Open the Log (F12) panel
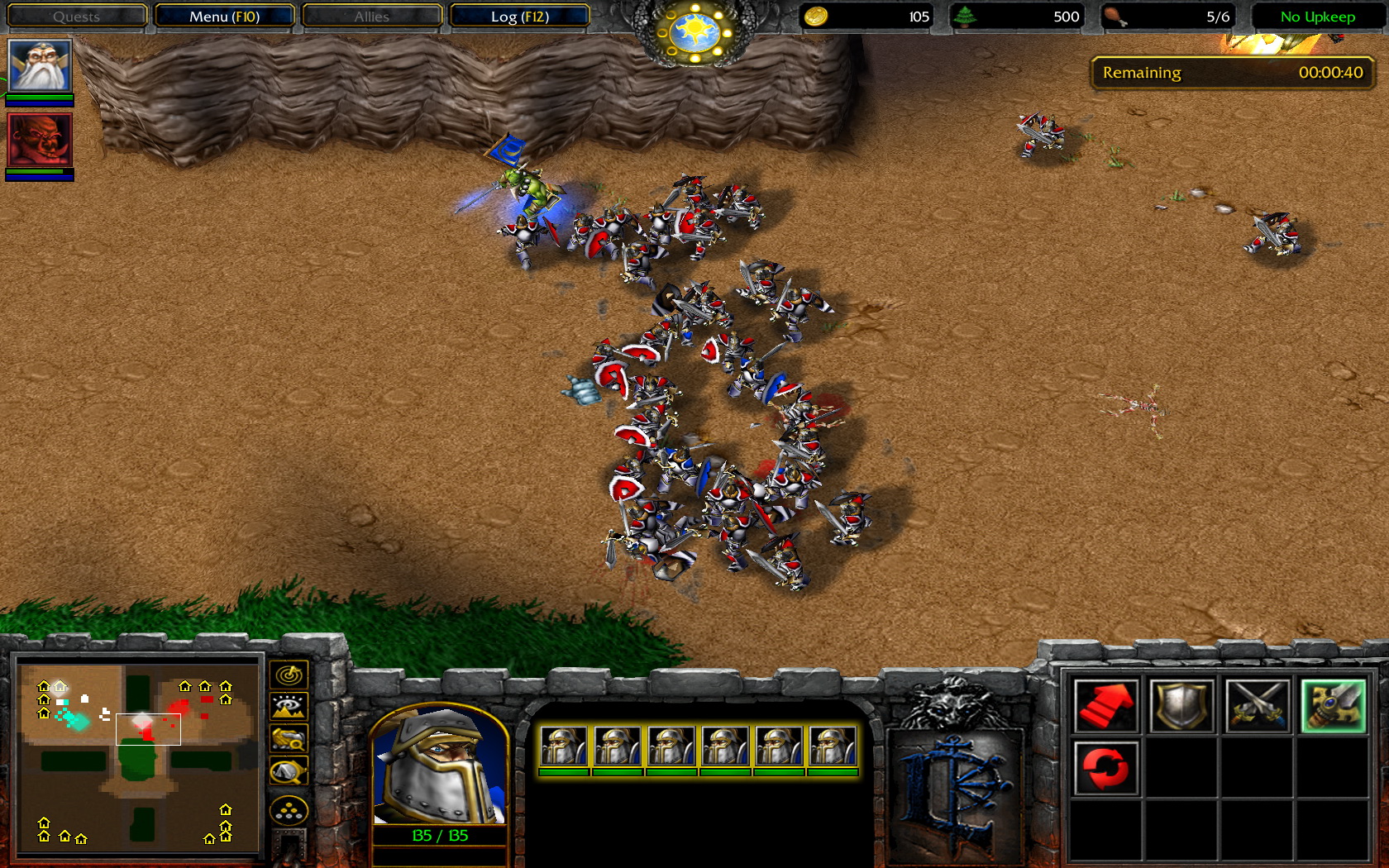The width and height of the screenshot is (1389, 868). [x=520, y=16]
